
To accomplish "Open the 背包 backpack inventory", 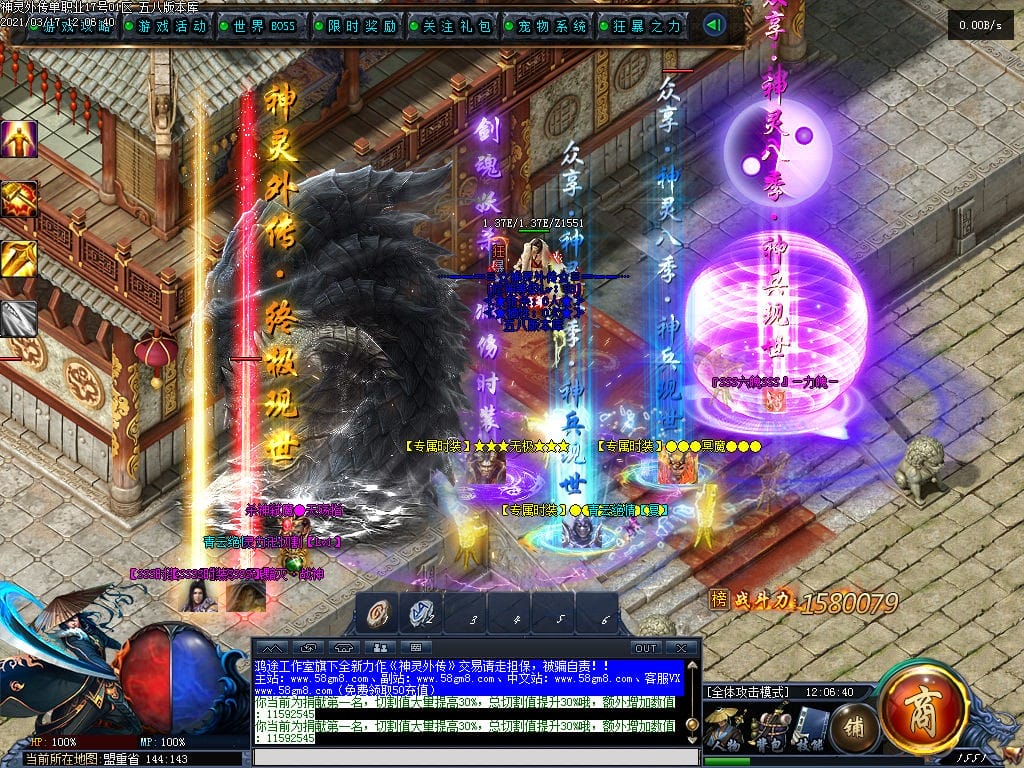I will tap(770, 728).
